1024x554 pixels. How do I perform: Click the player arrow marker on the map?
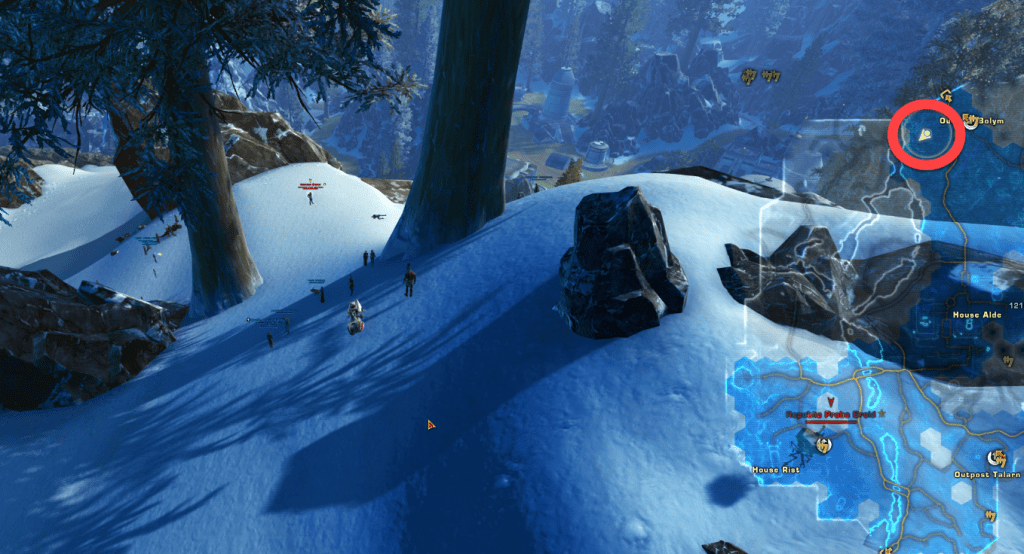[x=927, y=136]
